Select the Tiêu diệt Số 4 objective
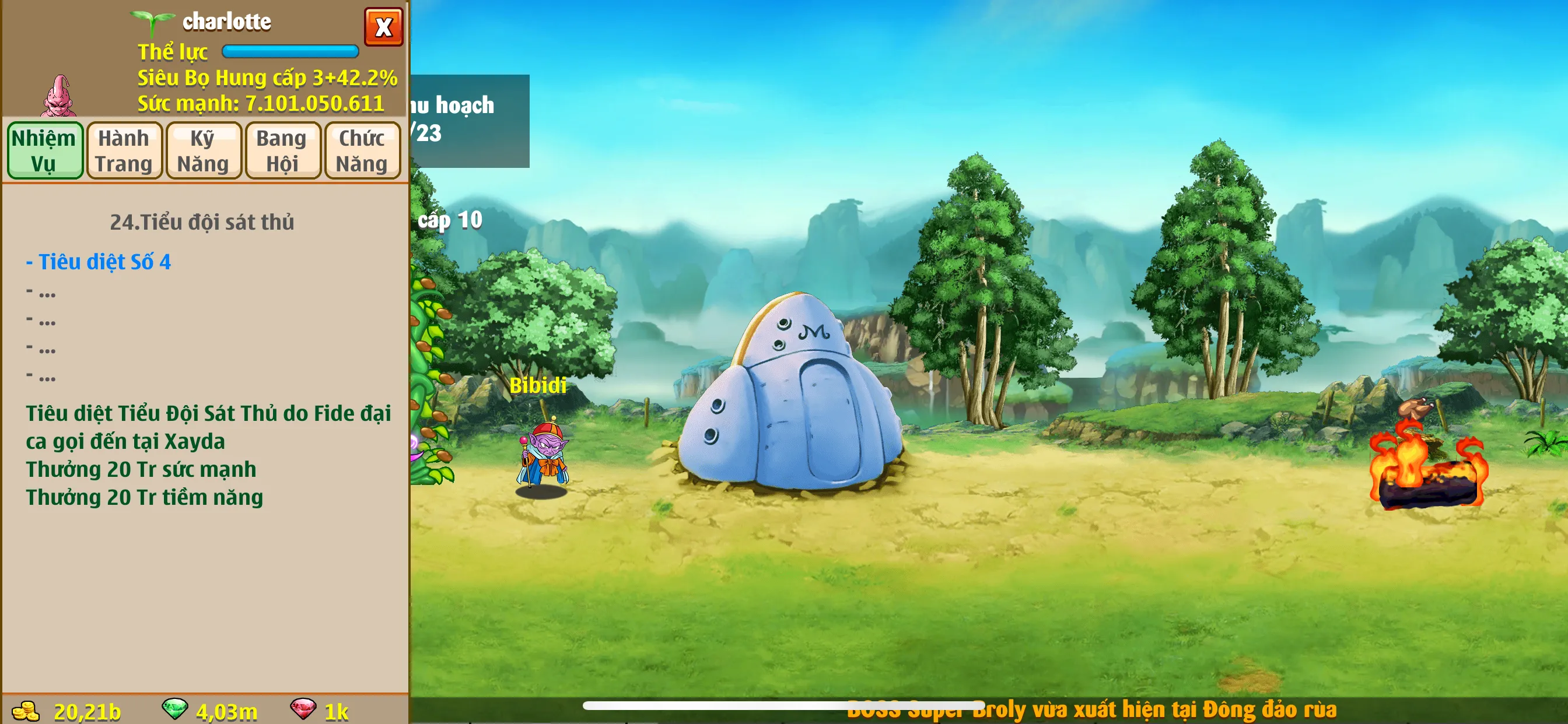 pyautogui.click(x=99, y=262)
